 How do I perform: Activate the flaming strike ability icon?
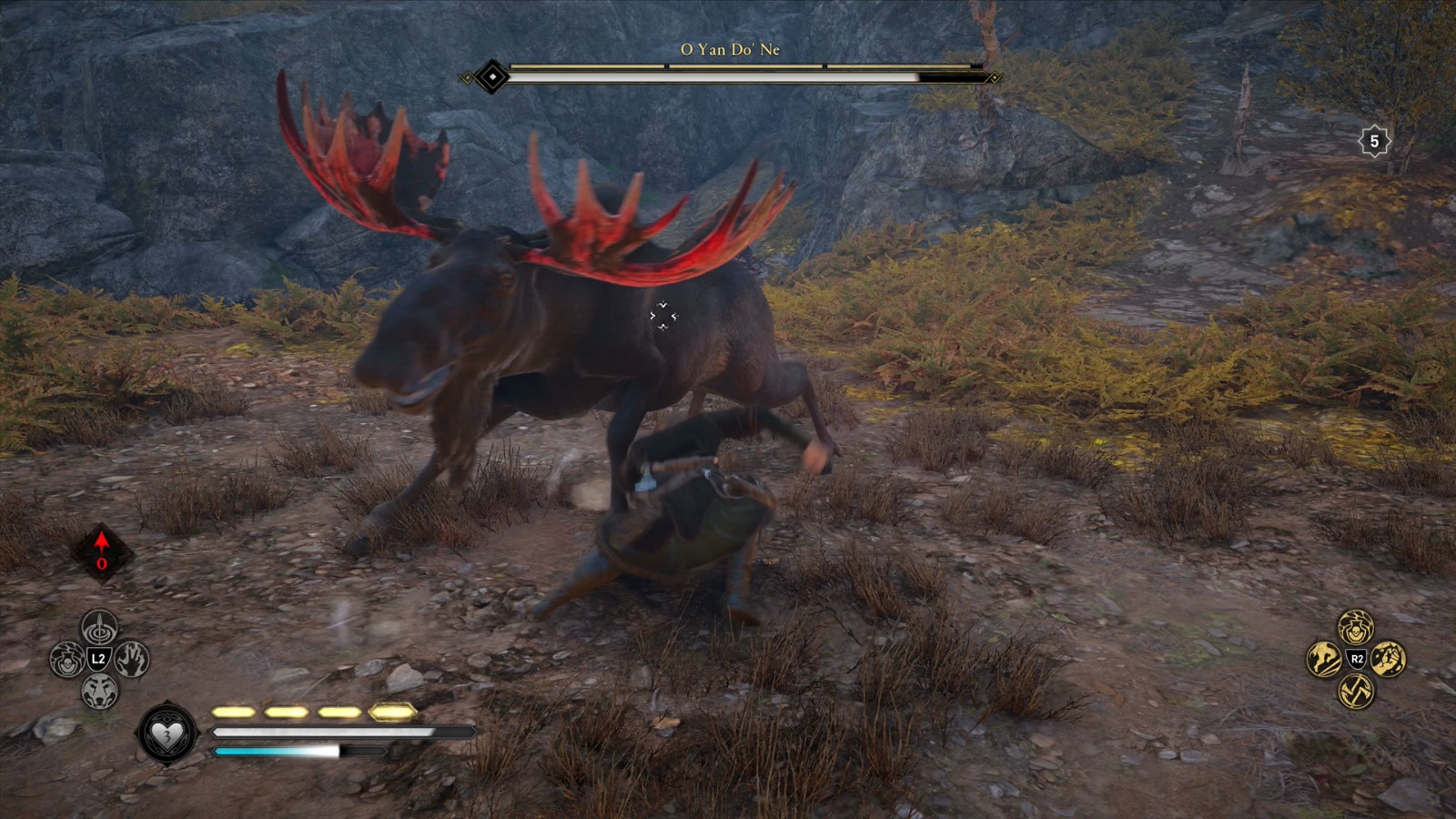1326,660
